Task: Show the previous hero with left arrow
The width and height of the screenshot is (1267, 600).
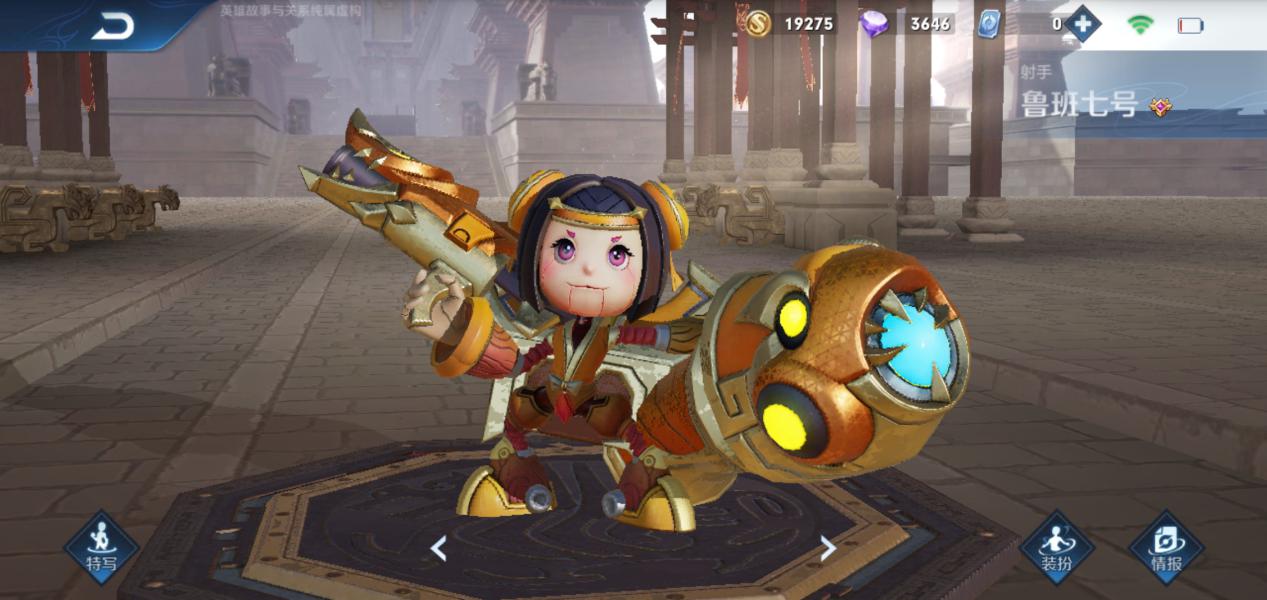Action: coord(438,547)
